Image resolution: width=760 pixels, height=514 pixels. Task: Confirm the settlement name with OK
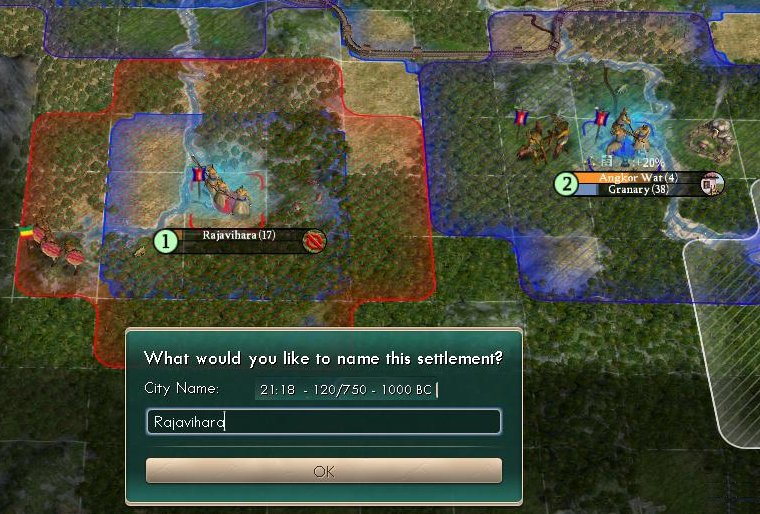[323, 471]
